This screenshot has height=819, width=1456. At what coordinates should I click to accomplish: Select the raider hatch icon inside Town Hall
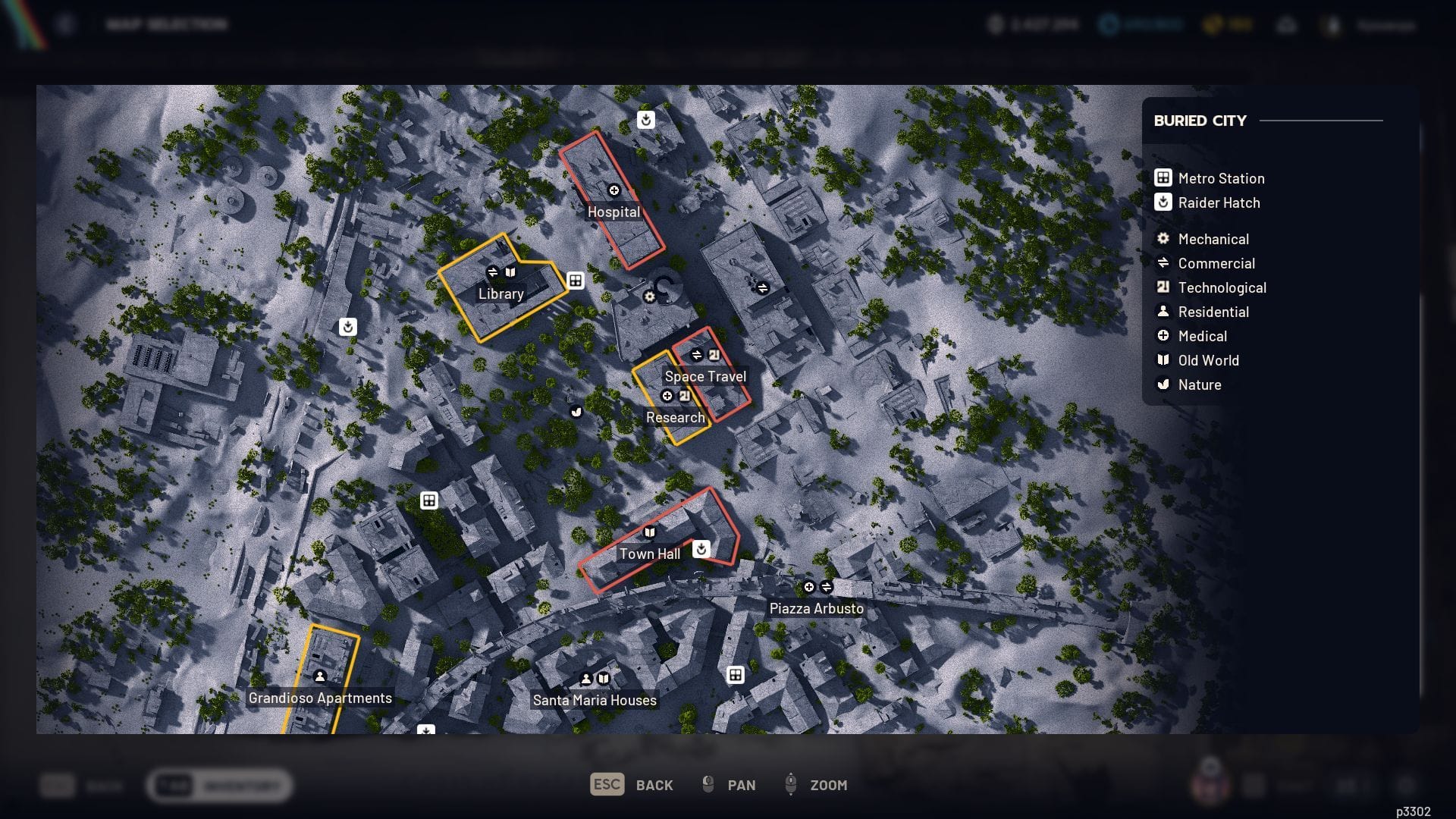coord(701,548)
